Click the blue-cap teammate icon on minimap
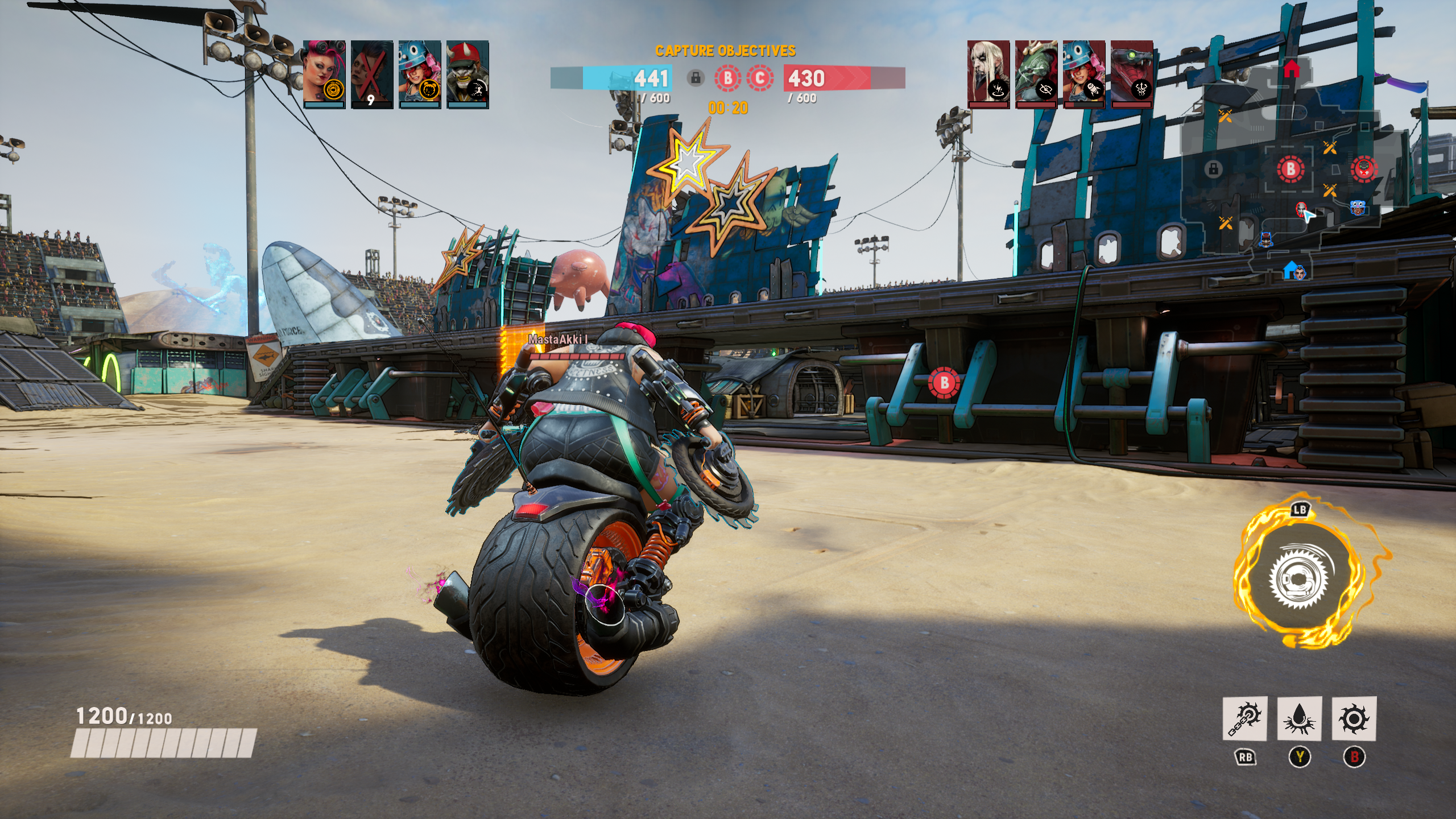Viewport: 1456px width, 819px height. [1358, 207]
